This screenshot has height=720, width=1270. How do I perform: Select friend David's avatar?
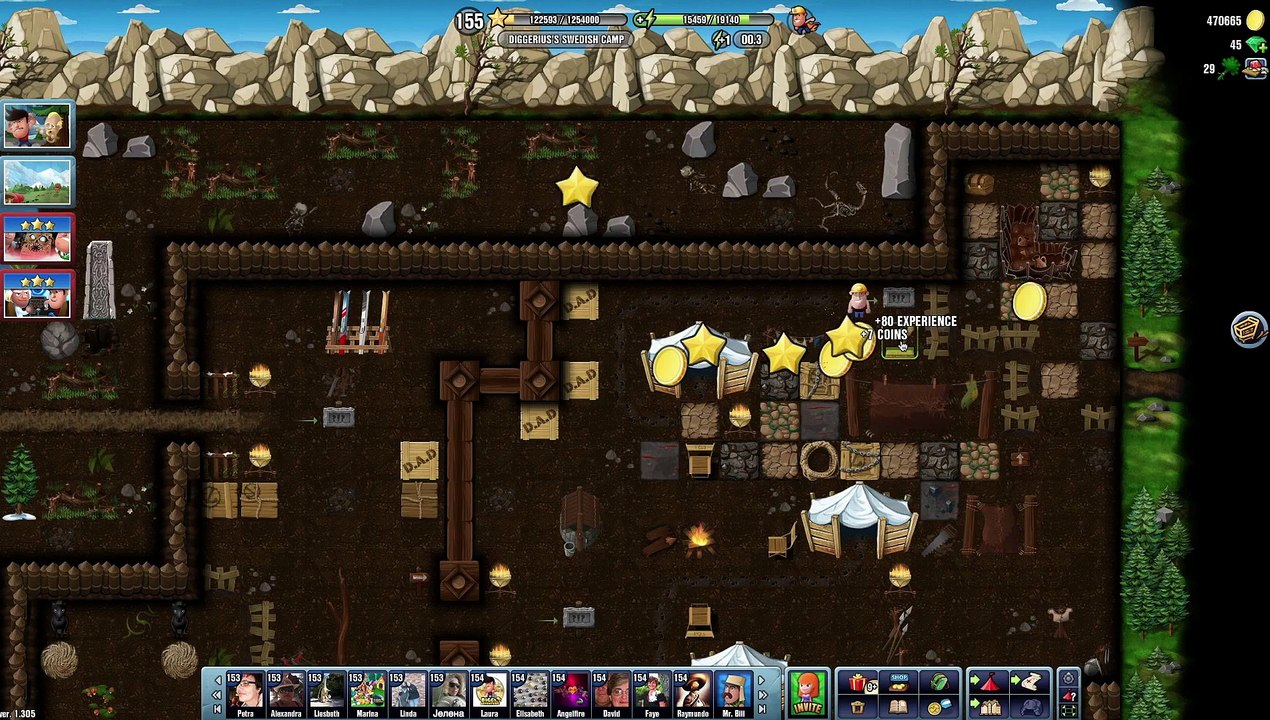pyautogui.click(x=611, y=692)
